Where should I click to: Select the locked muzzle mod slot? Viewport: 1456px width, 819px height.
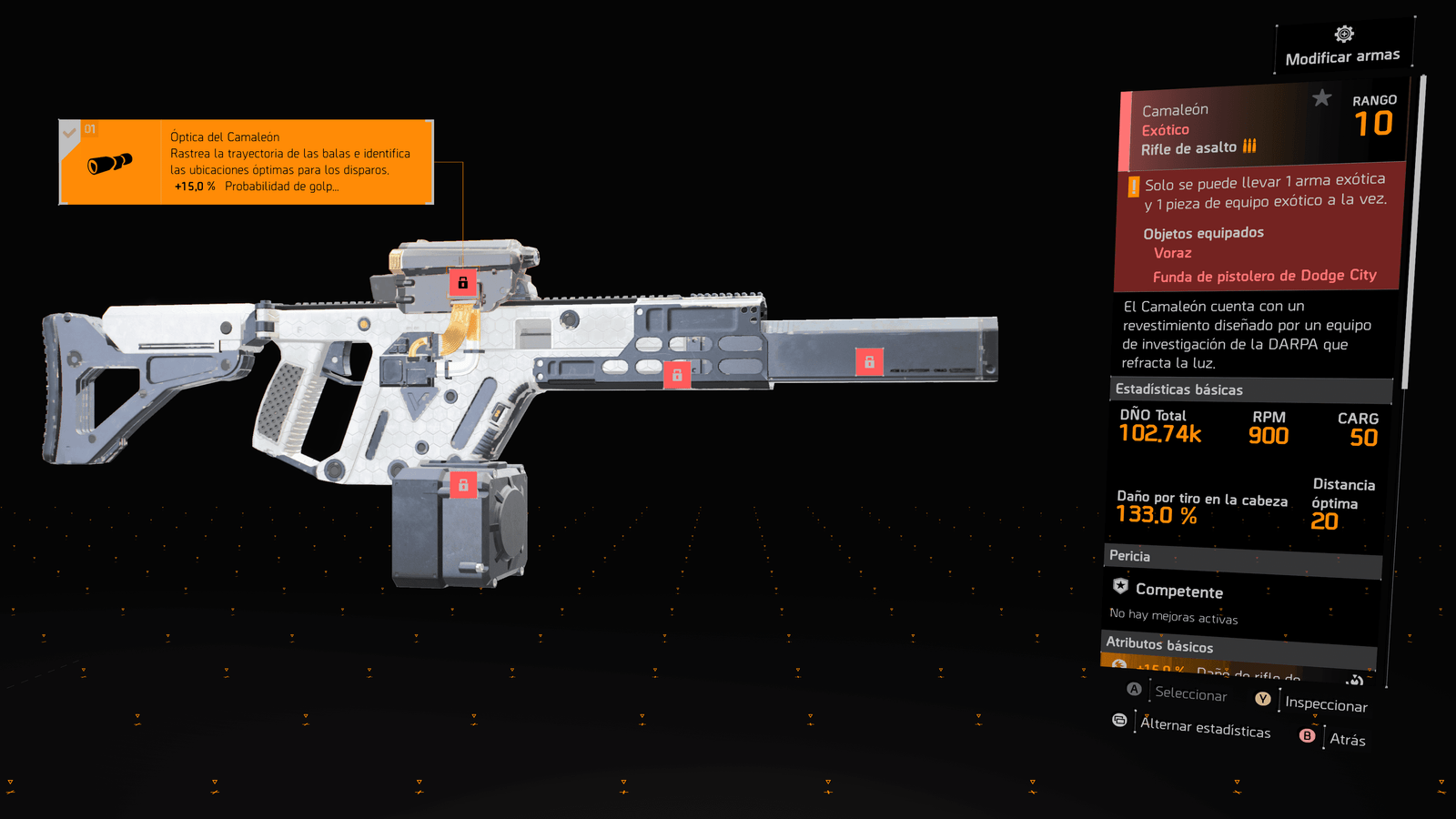pyautogui.click(x=869, y=362)
